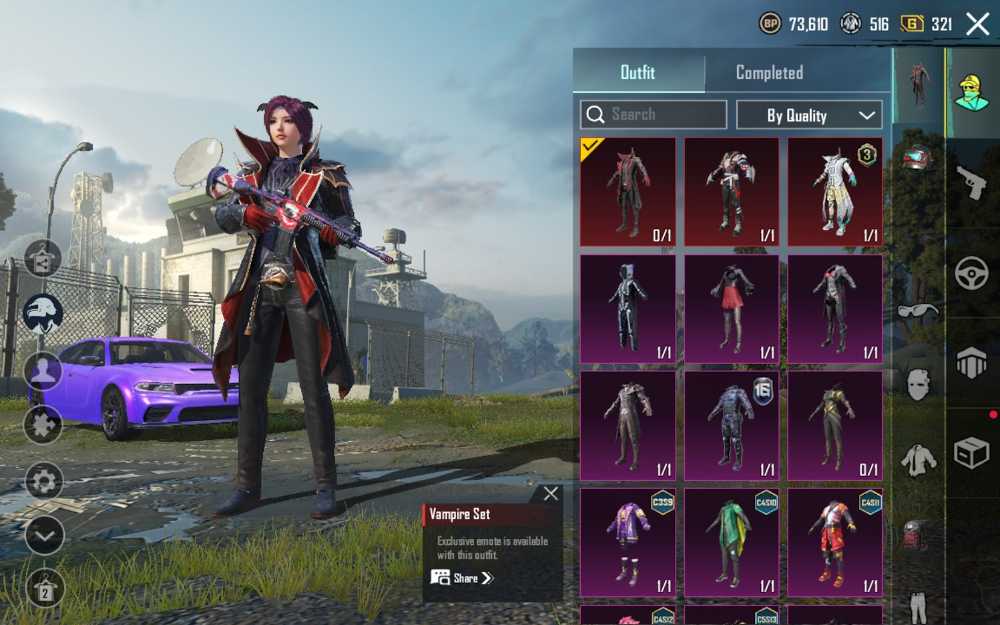1000x625 pixels.
Task: Close the inventory screen
Action: 977,24
